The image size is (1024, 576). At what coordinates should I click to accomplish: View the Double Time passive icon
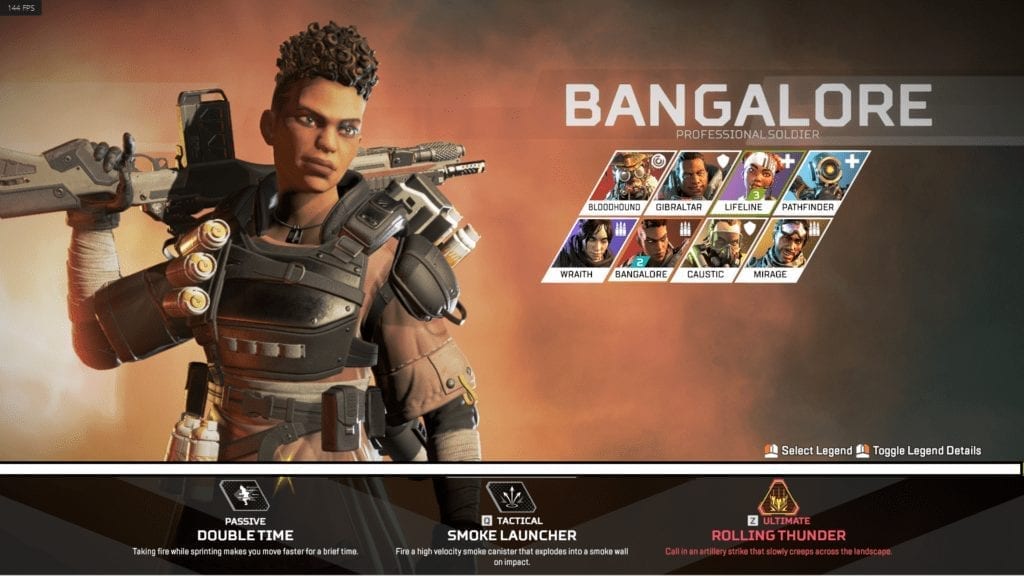pyautogui.click(x=244, y=496)
